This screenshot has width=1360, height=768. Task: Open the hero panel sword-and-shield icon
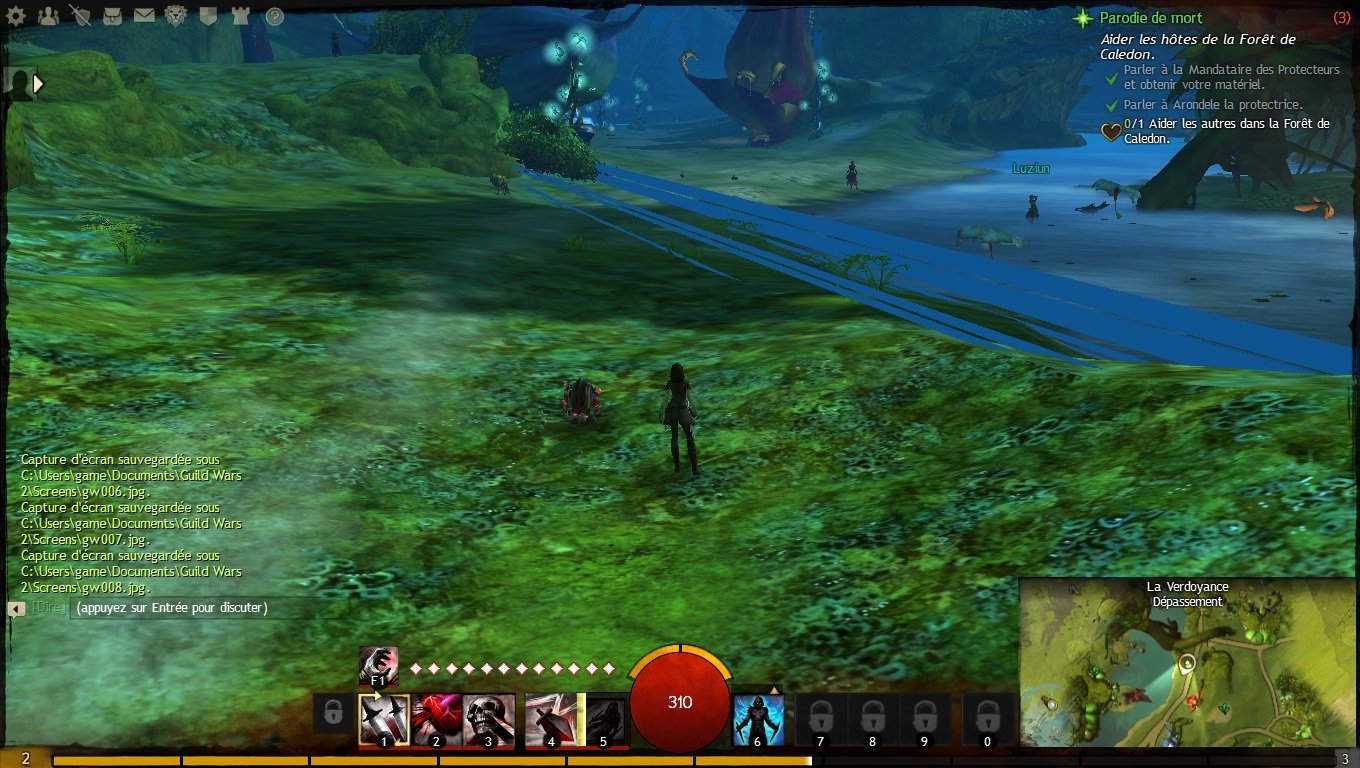(x=81, y=16)
